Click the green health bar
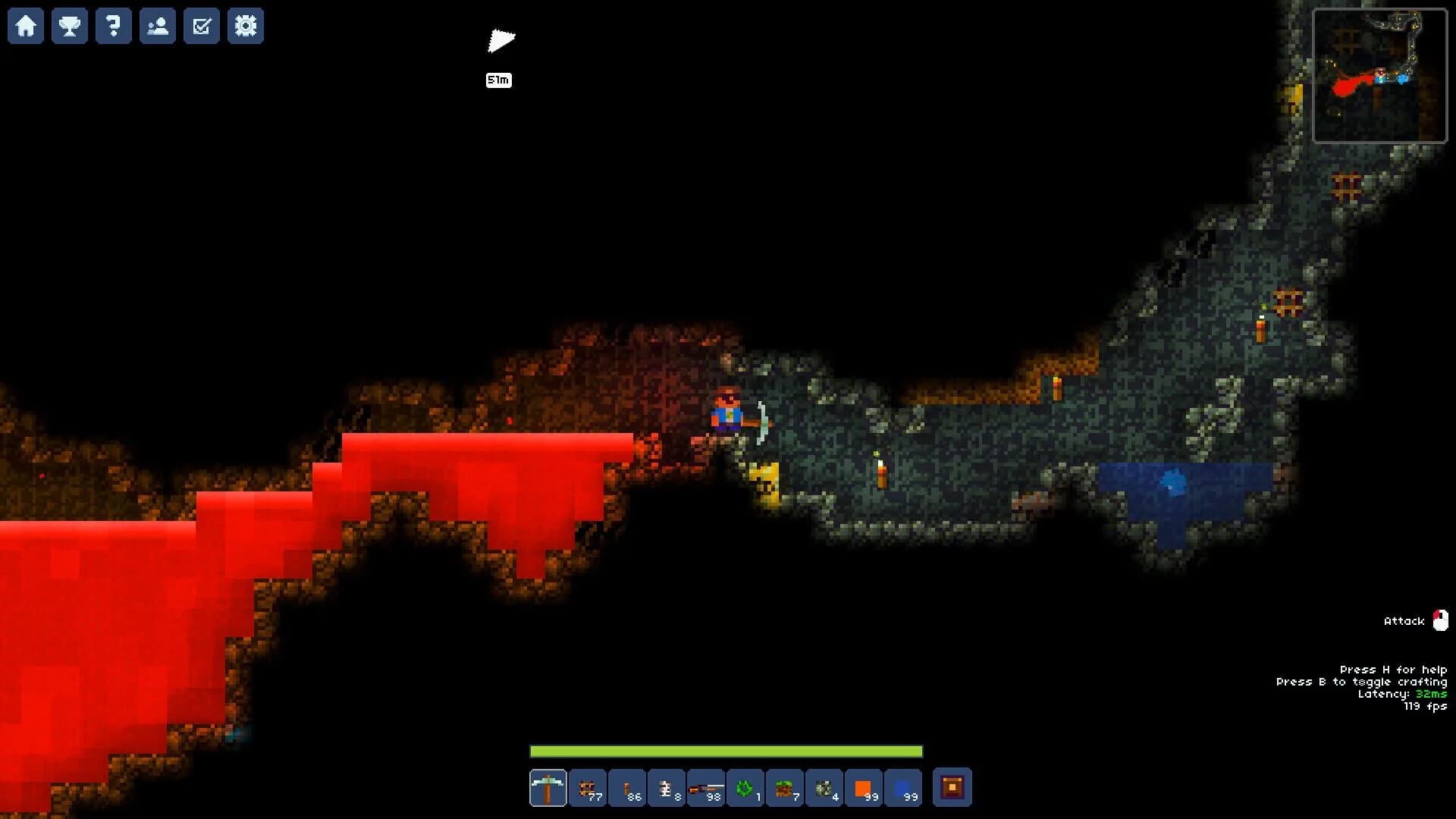Viewport: 1456px width, 819px height. 726,752
